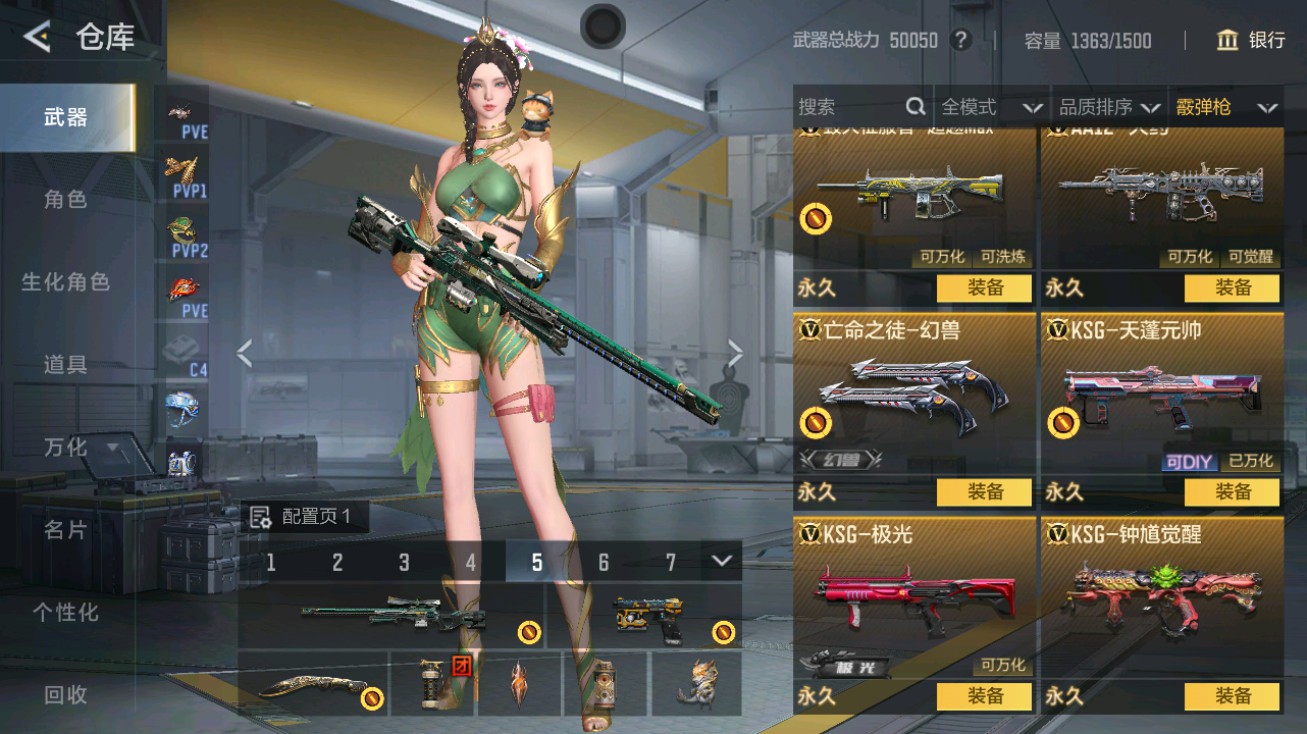Switch to the 个性化 tab
Screen dimensions: 1307x734
(66, 611)
